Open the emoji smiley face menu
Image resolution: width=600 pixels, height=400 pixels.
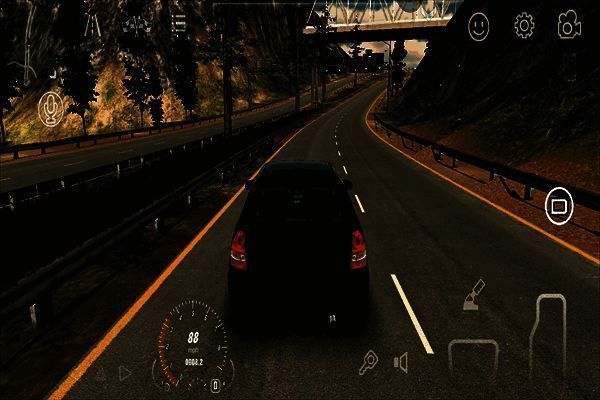[x=481, y=25]
